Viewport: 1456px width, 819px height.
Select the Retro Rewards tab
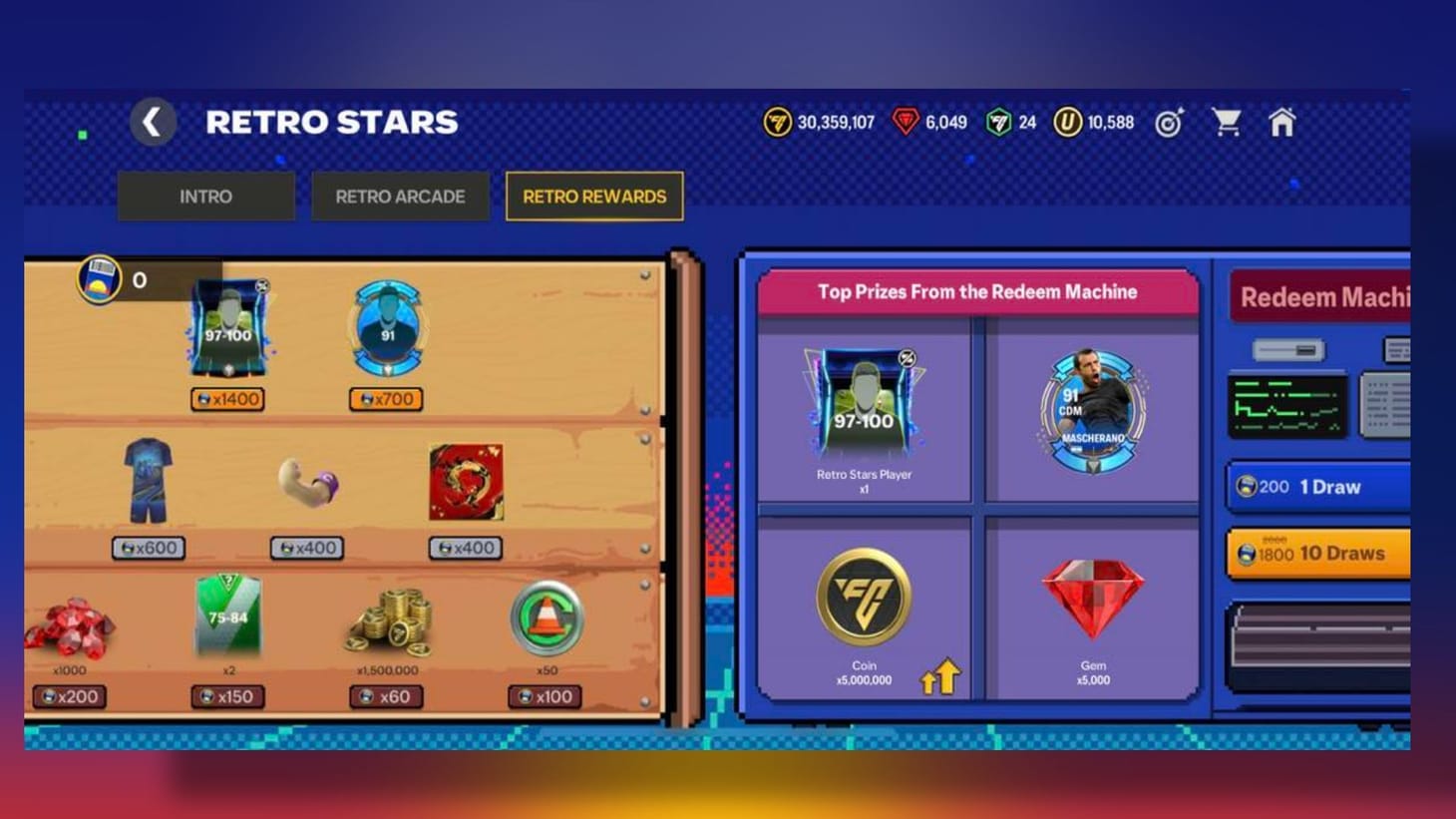point(593,197)
